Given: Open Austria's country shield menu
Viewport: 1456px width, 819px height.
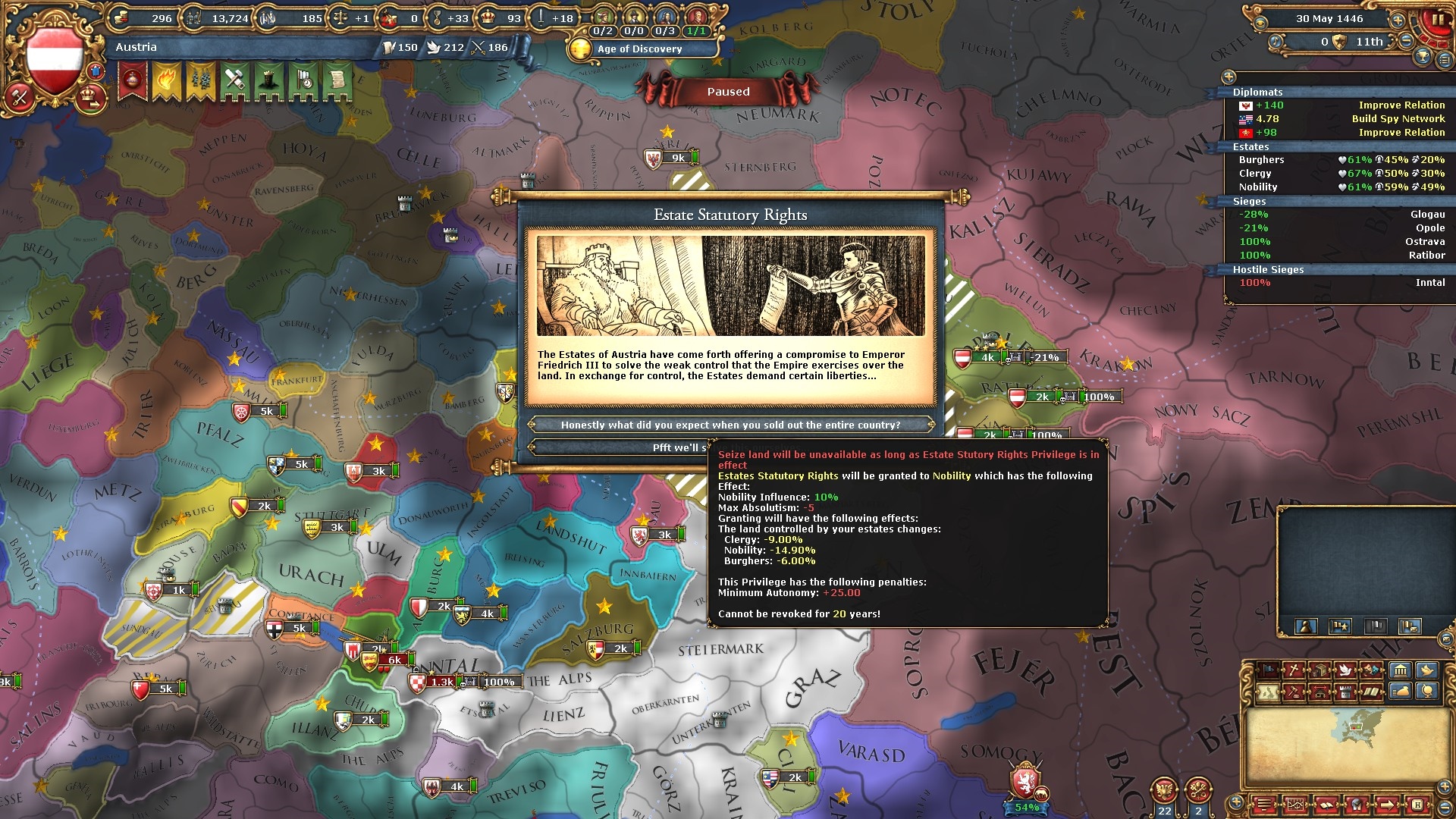Looking at the screenshot, I should (x=54, y=62).
